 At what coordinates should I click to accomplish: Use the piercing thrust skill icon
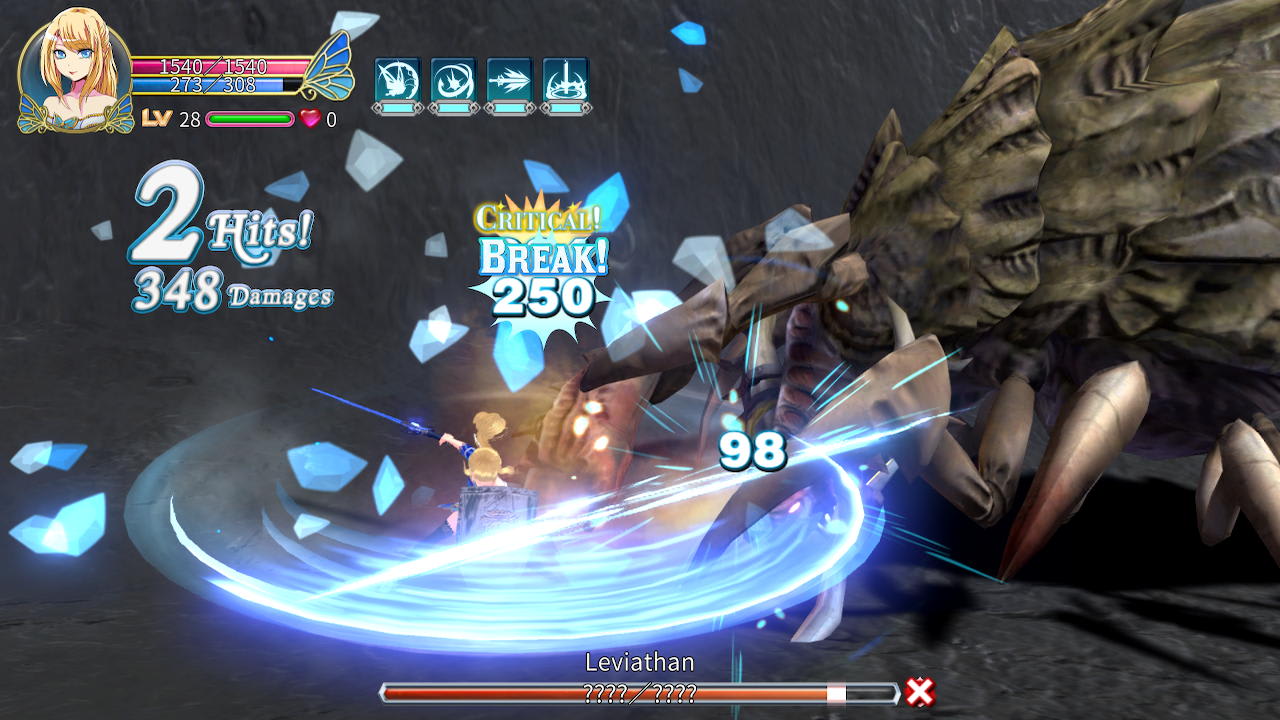tap(508, 76)
